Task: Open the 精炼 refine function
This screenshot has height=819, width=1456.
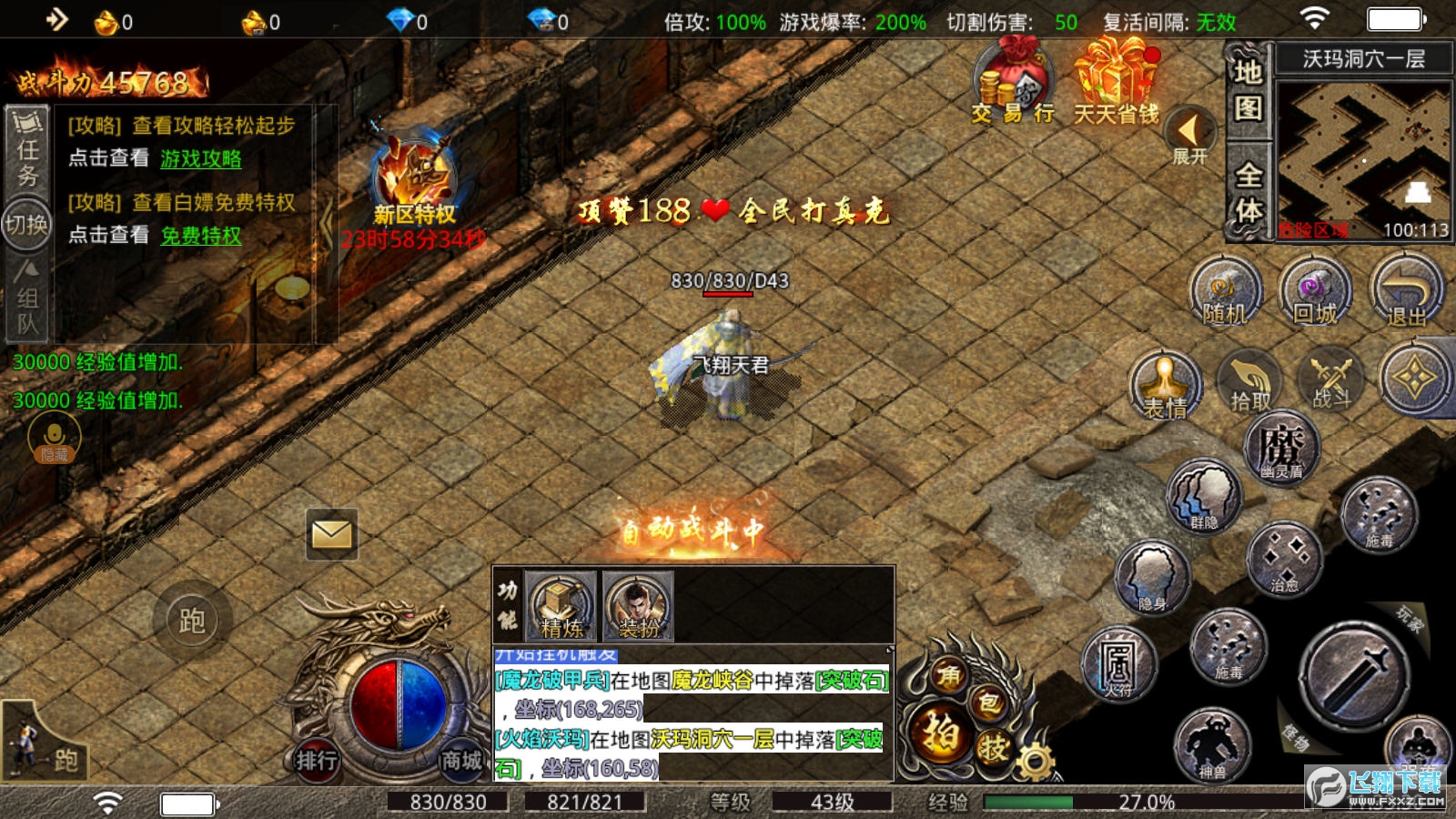Action: click(x=561, y=605)
